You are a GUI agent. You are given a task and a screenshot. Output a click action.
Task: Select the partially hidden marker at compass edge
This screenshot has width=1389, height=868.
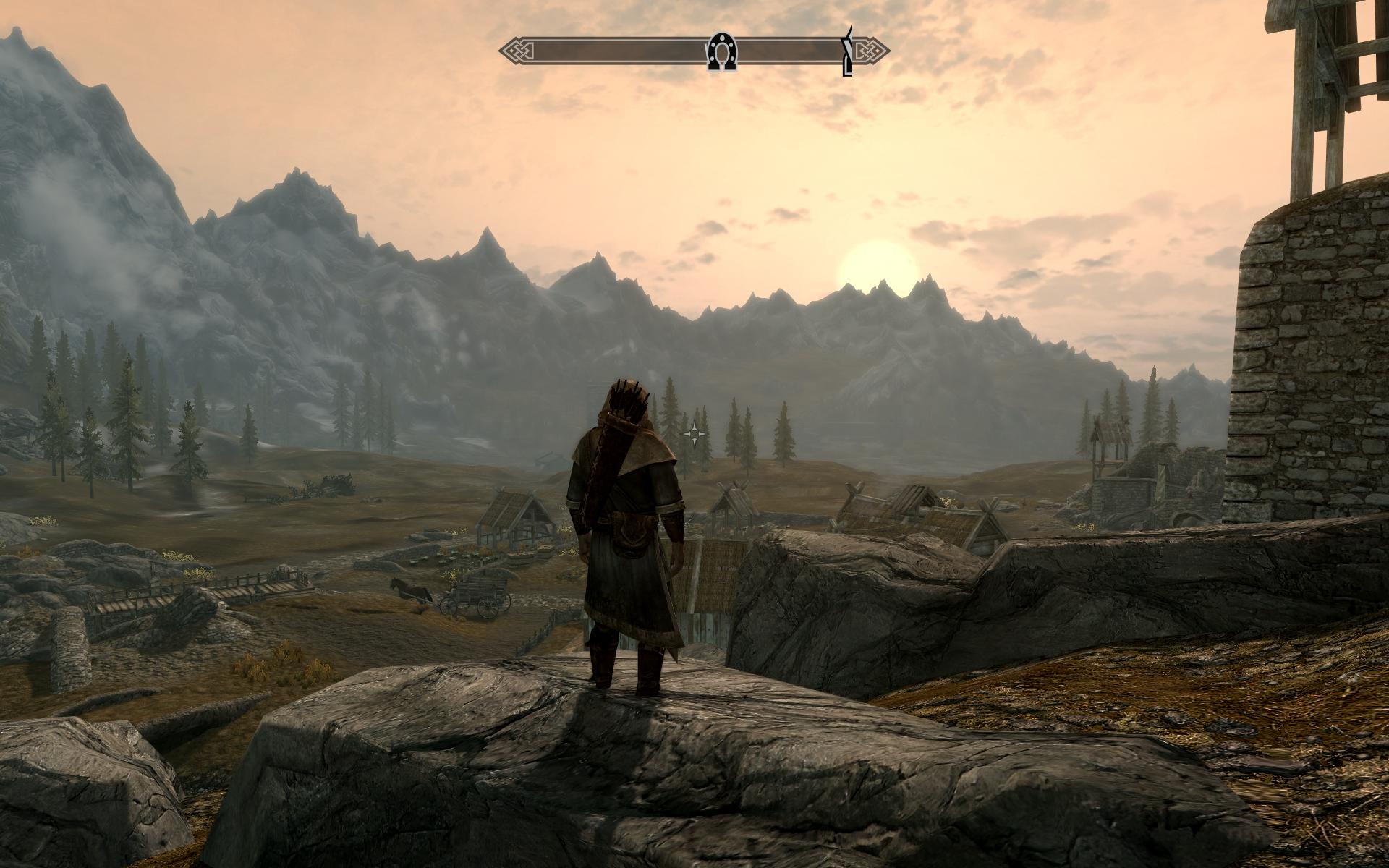848,51
